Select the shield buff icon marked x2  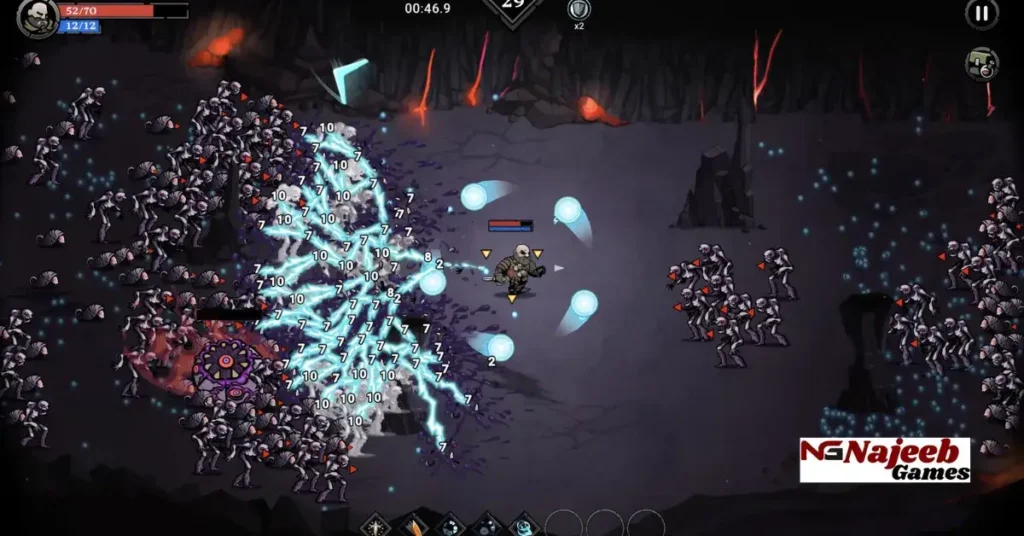coord(578,10)
